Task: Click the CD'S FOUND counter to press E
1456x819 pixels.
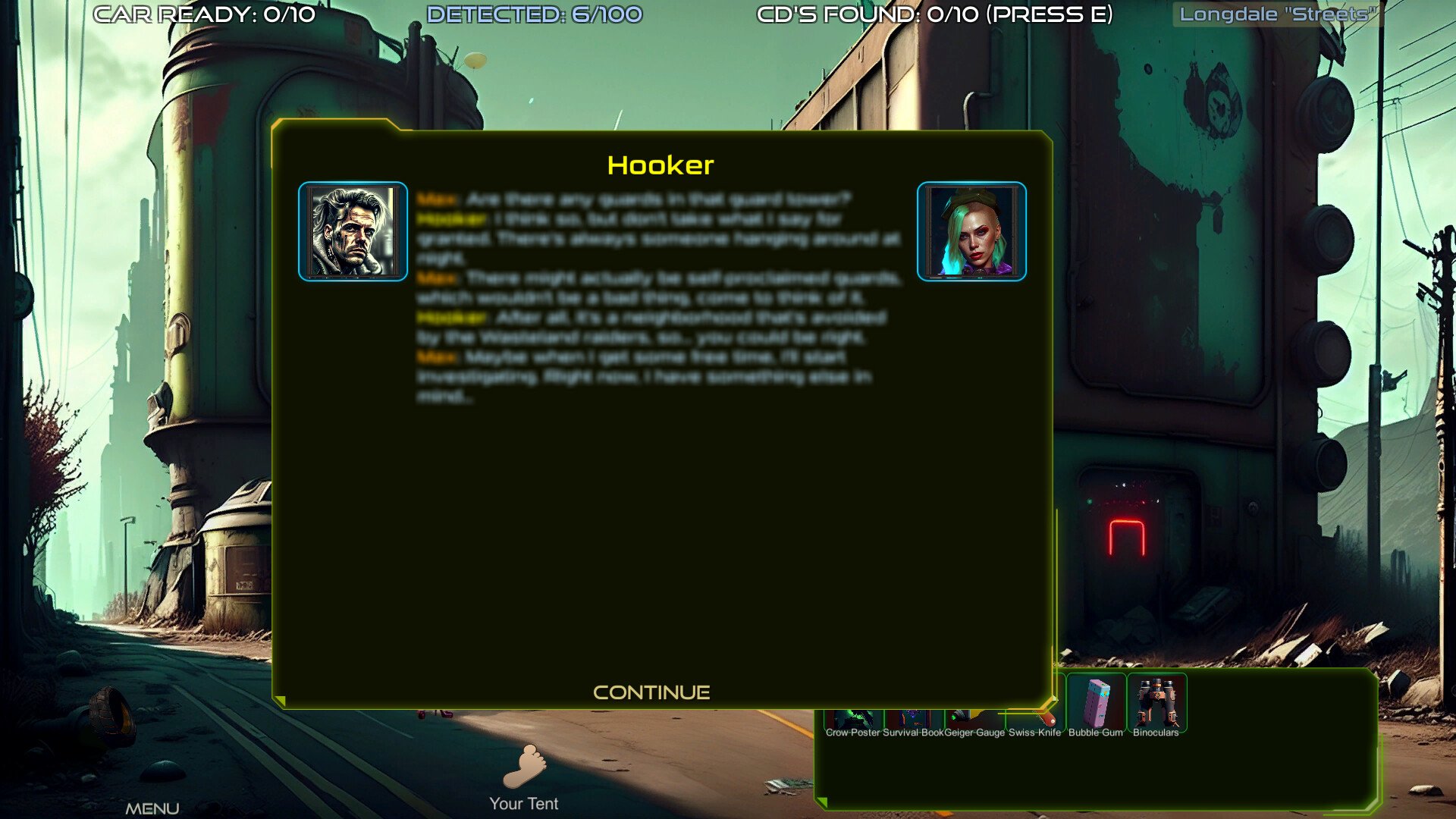Action: coord(934,14)
